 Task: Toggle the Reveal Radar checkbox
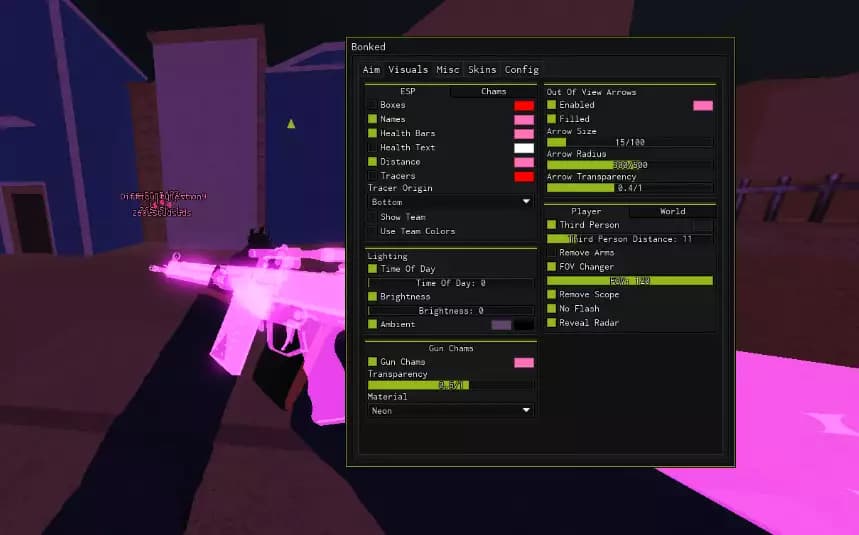pyautogui.click(x=551, y=323)
